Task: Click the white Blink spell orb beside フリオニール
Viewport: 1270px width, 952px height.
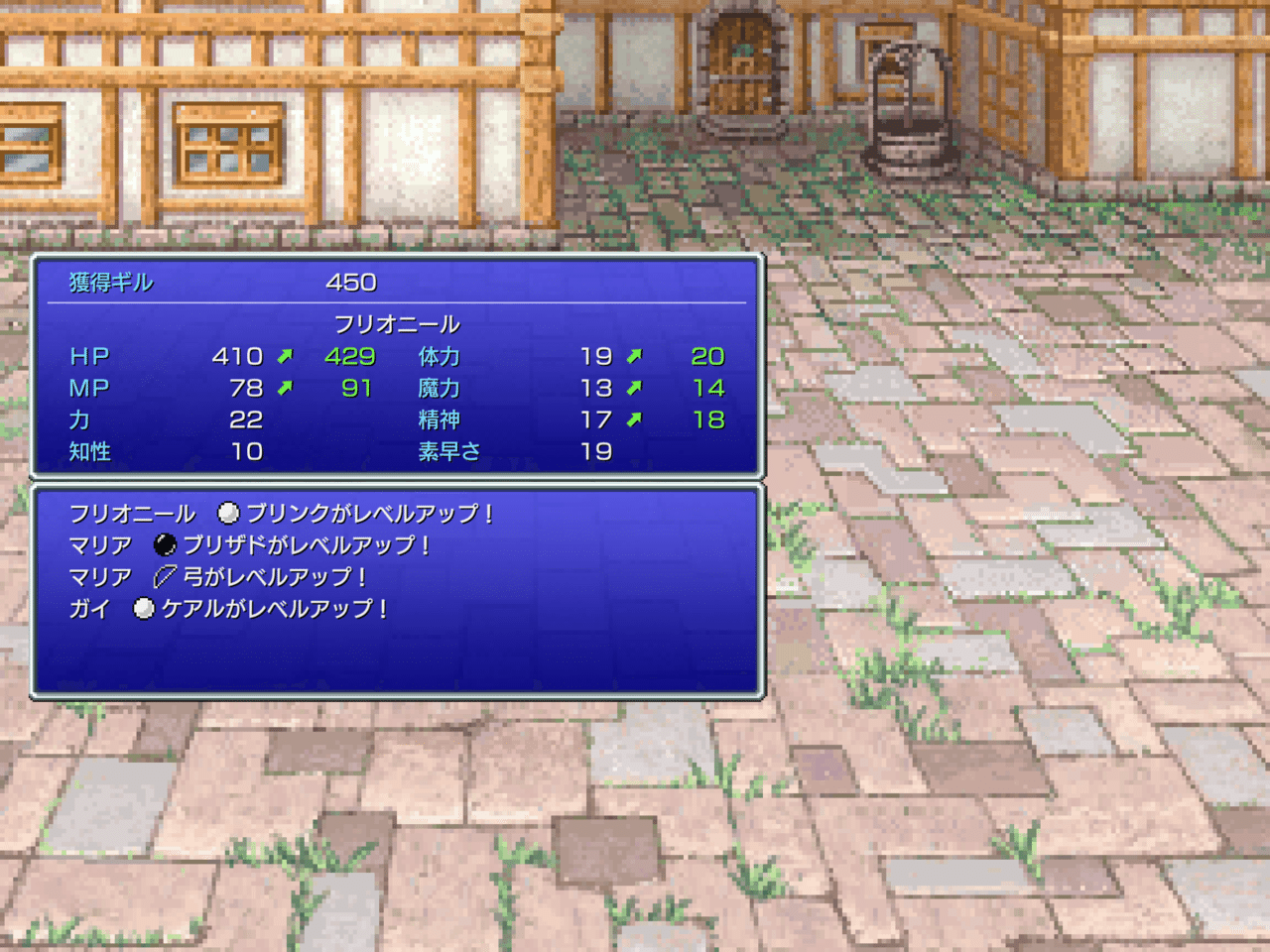Action: [x=230, y=513]
